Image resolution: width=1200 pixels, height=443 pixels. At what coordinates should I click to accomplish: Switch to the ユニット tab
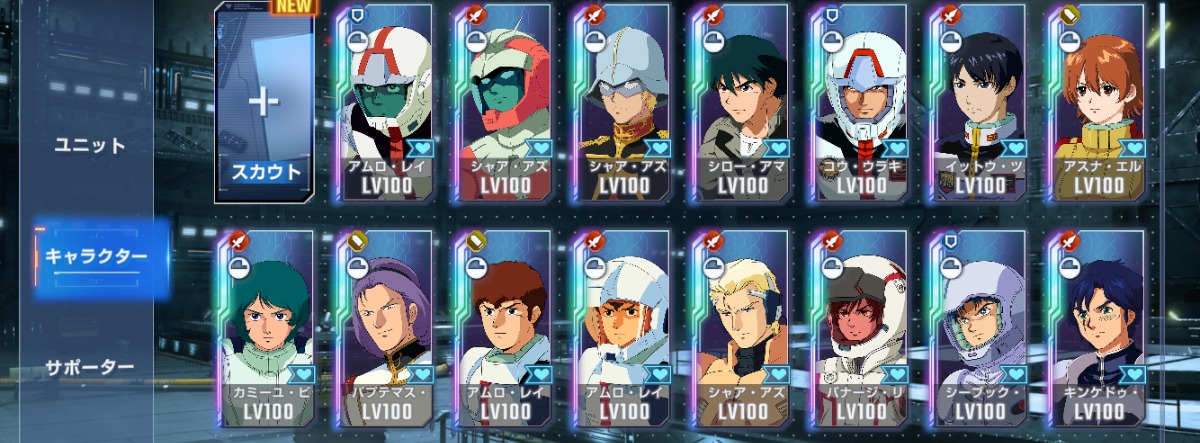[89, 145]
